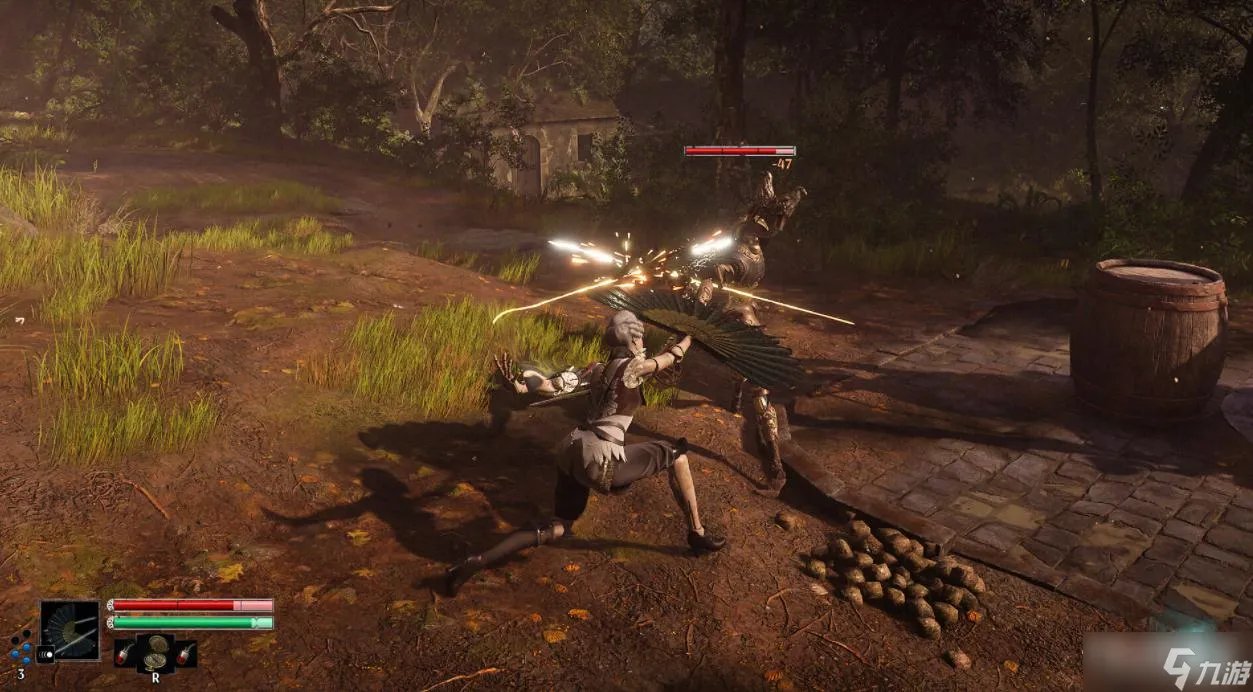Choose the red vial right of the pocket watch
1253x692 pixels.
[186, 654]
